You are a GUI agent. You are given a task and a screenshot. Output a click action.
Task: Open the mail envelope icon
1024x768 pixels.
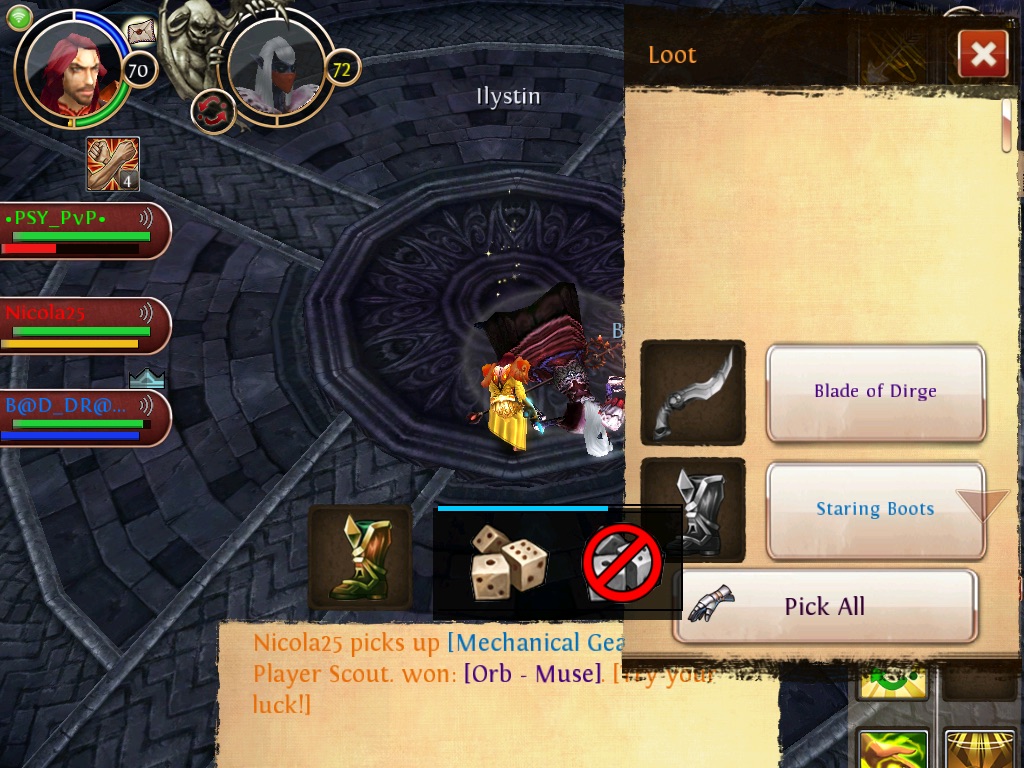tap(142, 32)
